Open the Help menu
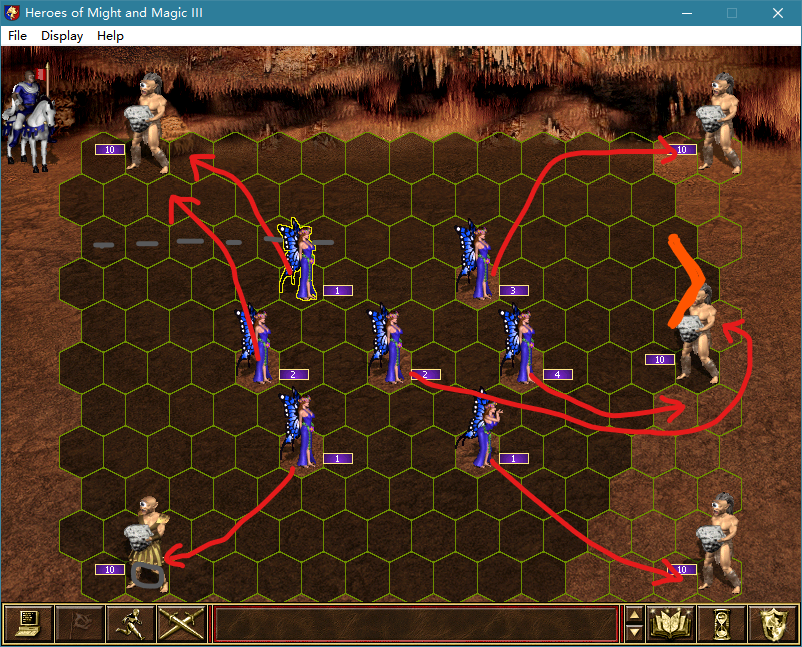 (110, 35)
